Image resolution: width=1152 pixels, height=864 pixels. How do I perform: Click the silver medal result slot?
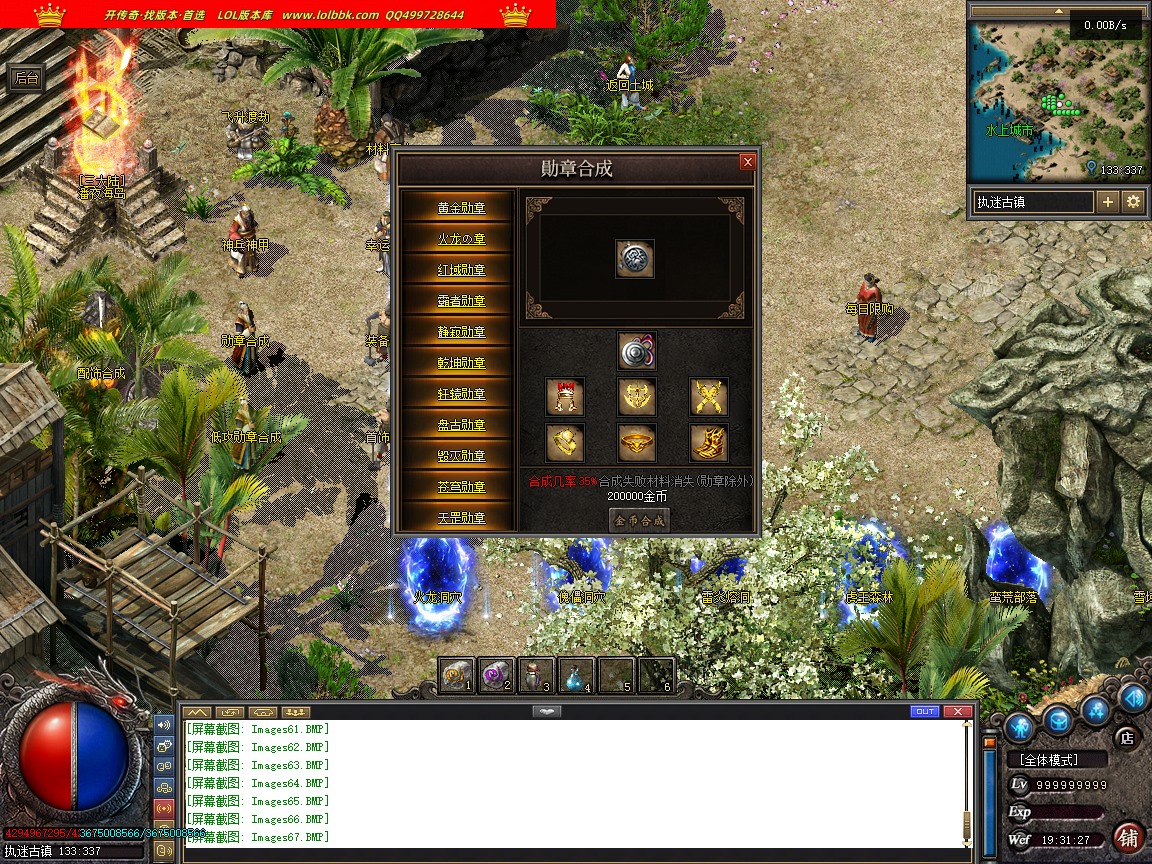coord(635,259)
